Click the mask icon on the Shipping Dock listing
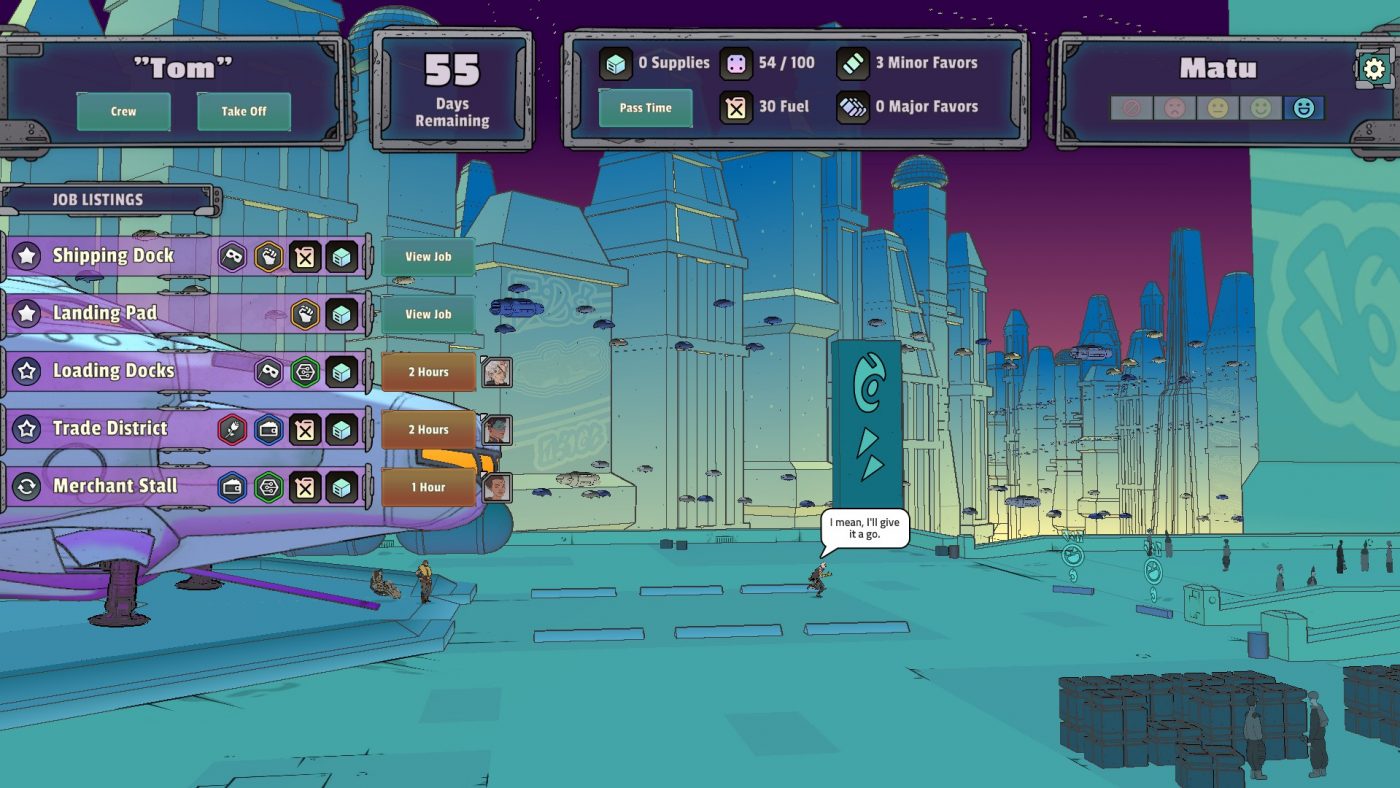The image size is (1400, 788). pos(231,257)
